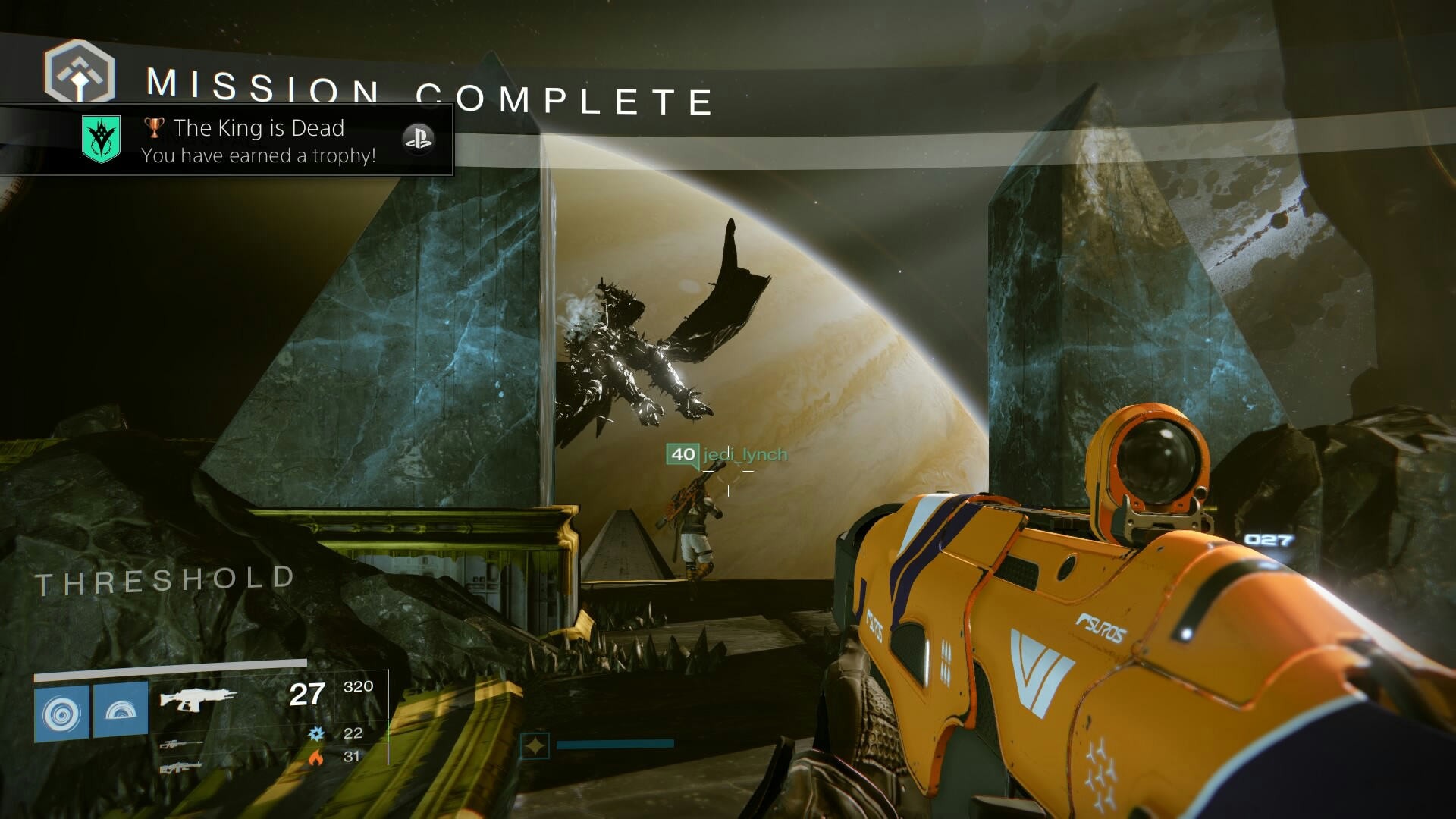The height and width of the screenshot is (819, 1456).
Task: Click the level 40 badge above jedi_lynch
Action: pyautogui.click(x=682, y=456)
